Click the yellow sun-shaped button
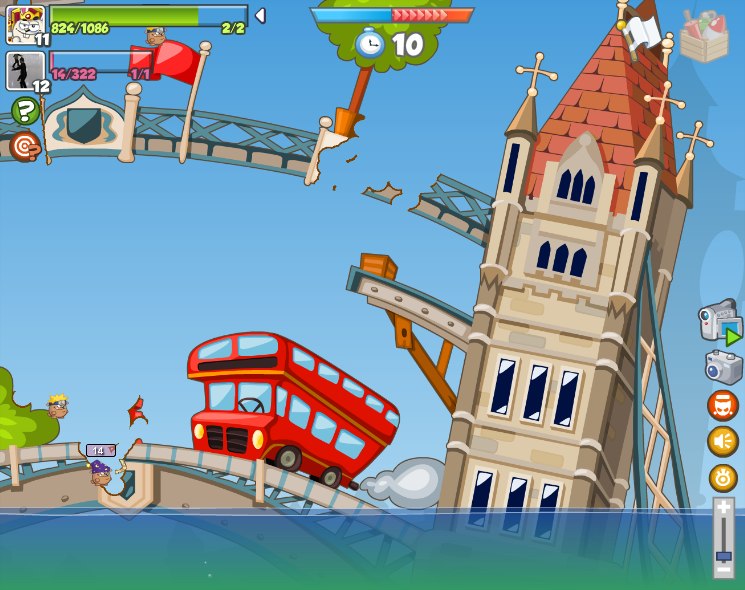Image resolution: width=745 pixels, height=590 pixels. (x=722, y=478)
